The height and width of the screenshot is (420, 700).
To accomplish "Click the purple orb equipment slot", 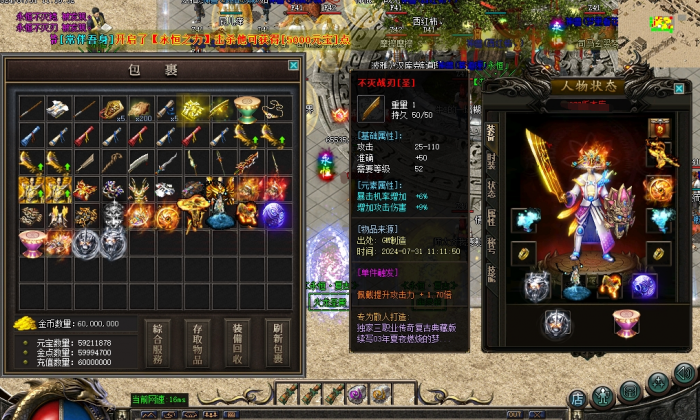I will click(643, 285).
